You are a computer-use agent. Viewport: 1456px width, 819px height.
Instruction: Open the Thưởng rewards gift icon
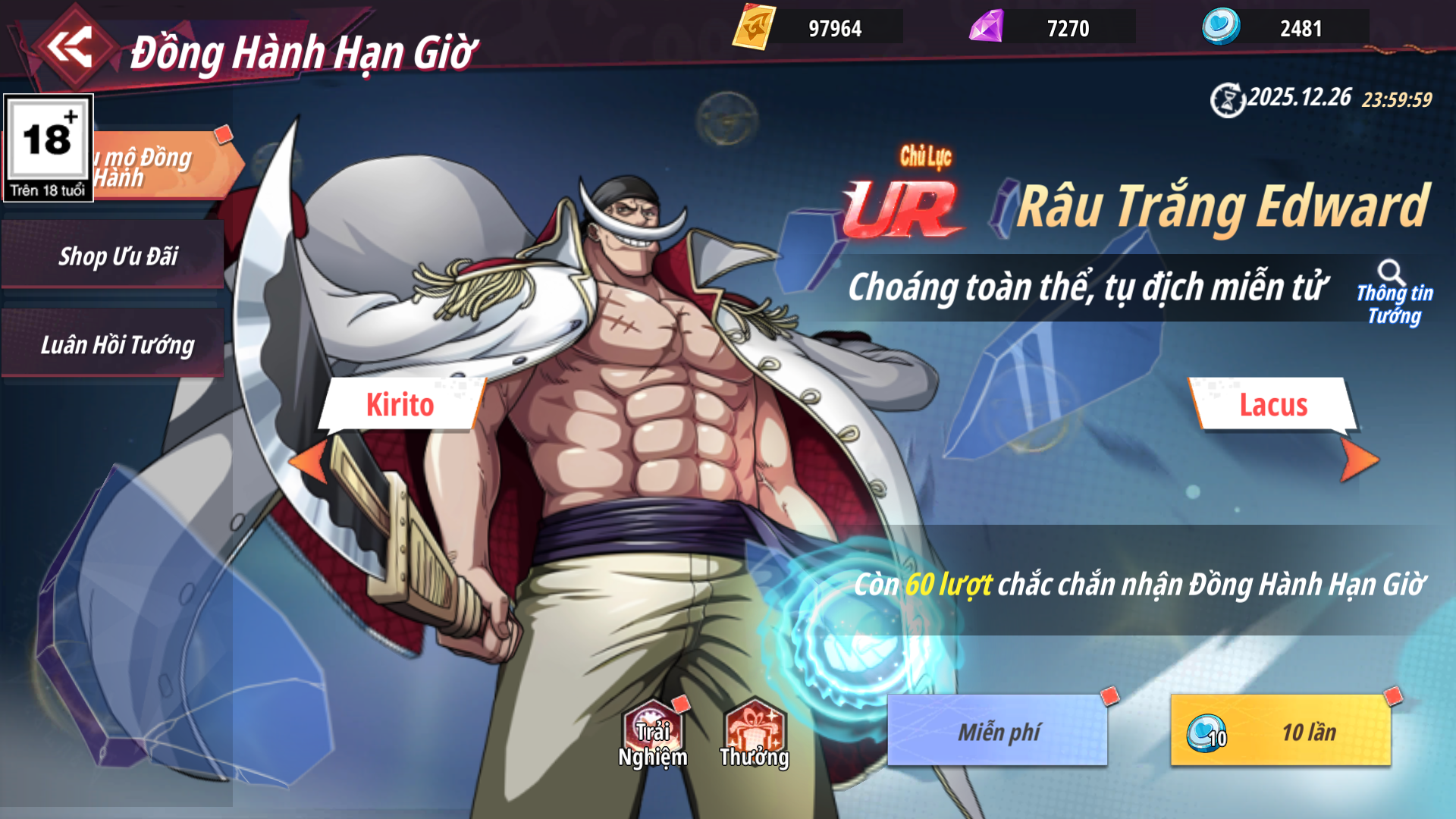754,734
